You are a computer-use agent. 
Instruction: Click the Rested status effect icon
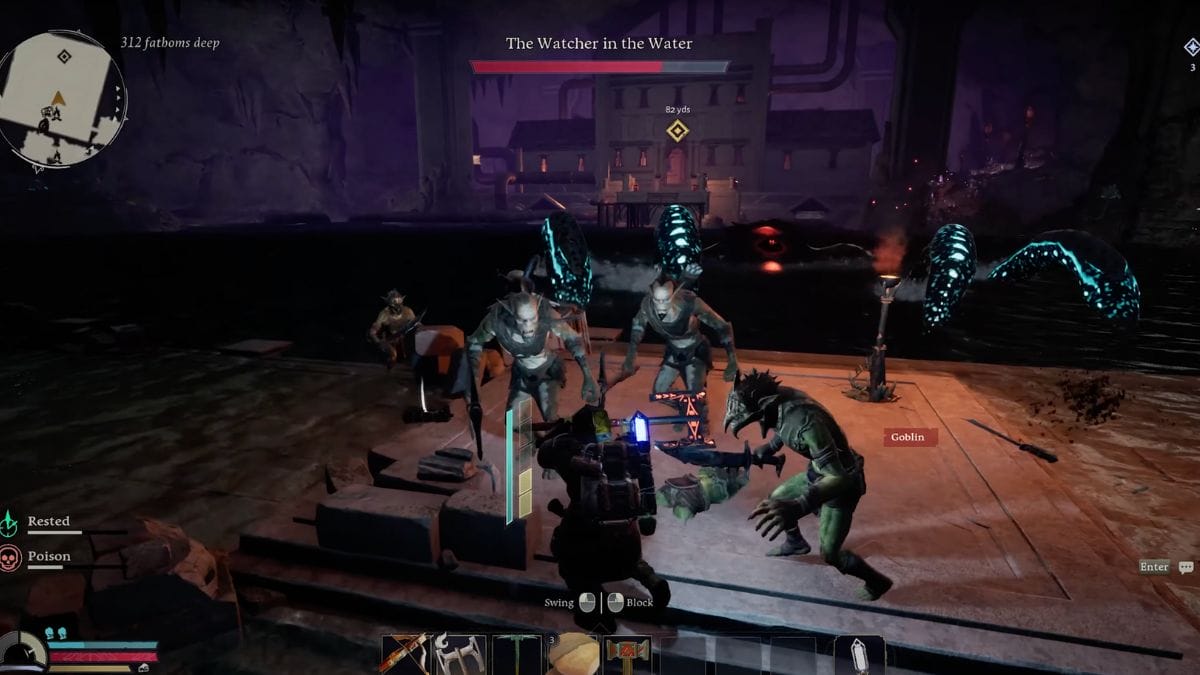tap(11, 523)
